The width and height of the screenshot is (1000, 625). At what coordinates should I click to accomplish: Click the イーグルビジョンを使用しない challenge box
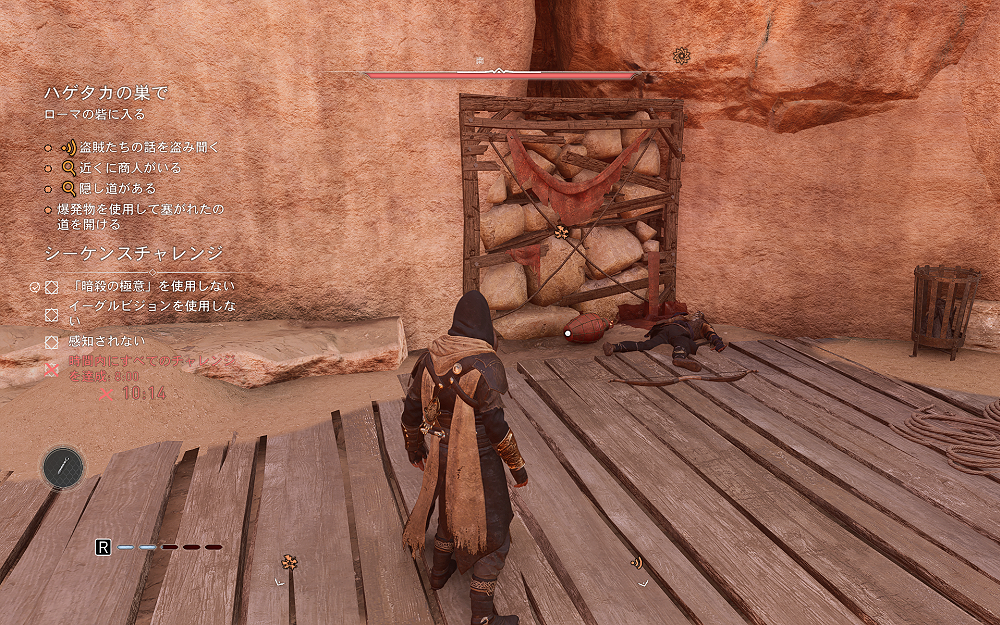point(52,313)
